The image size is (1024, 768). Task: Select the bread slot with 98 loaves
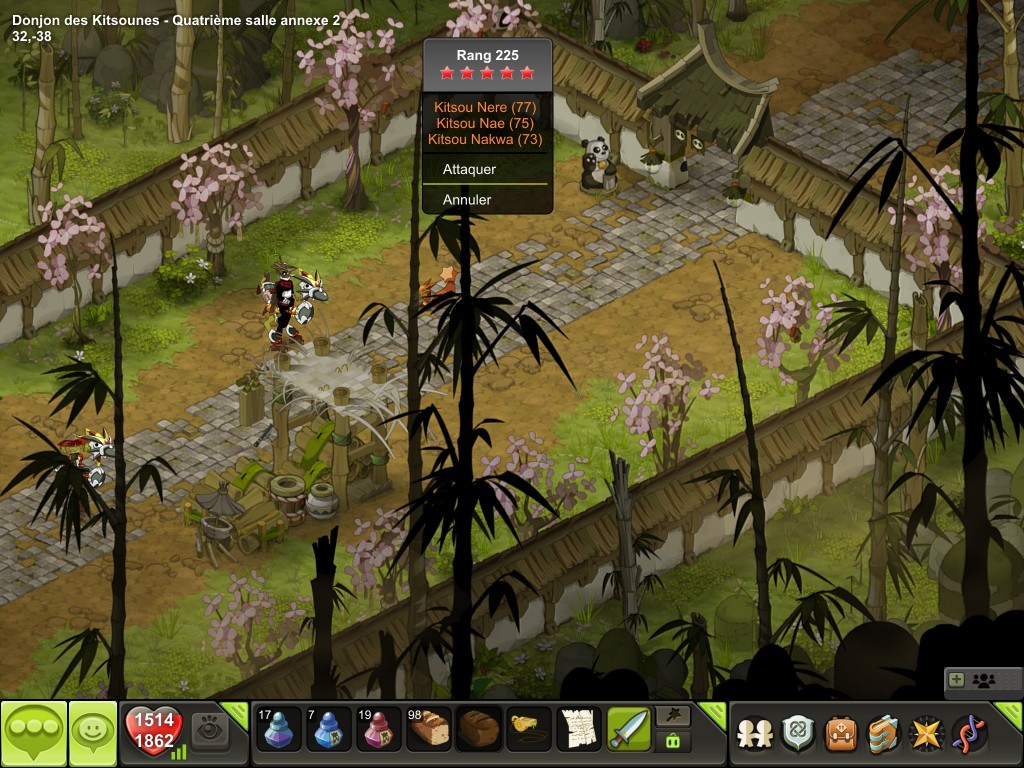pyautogui.click(x=429, y=730)
